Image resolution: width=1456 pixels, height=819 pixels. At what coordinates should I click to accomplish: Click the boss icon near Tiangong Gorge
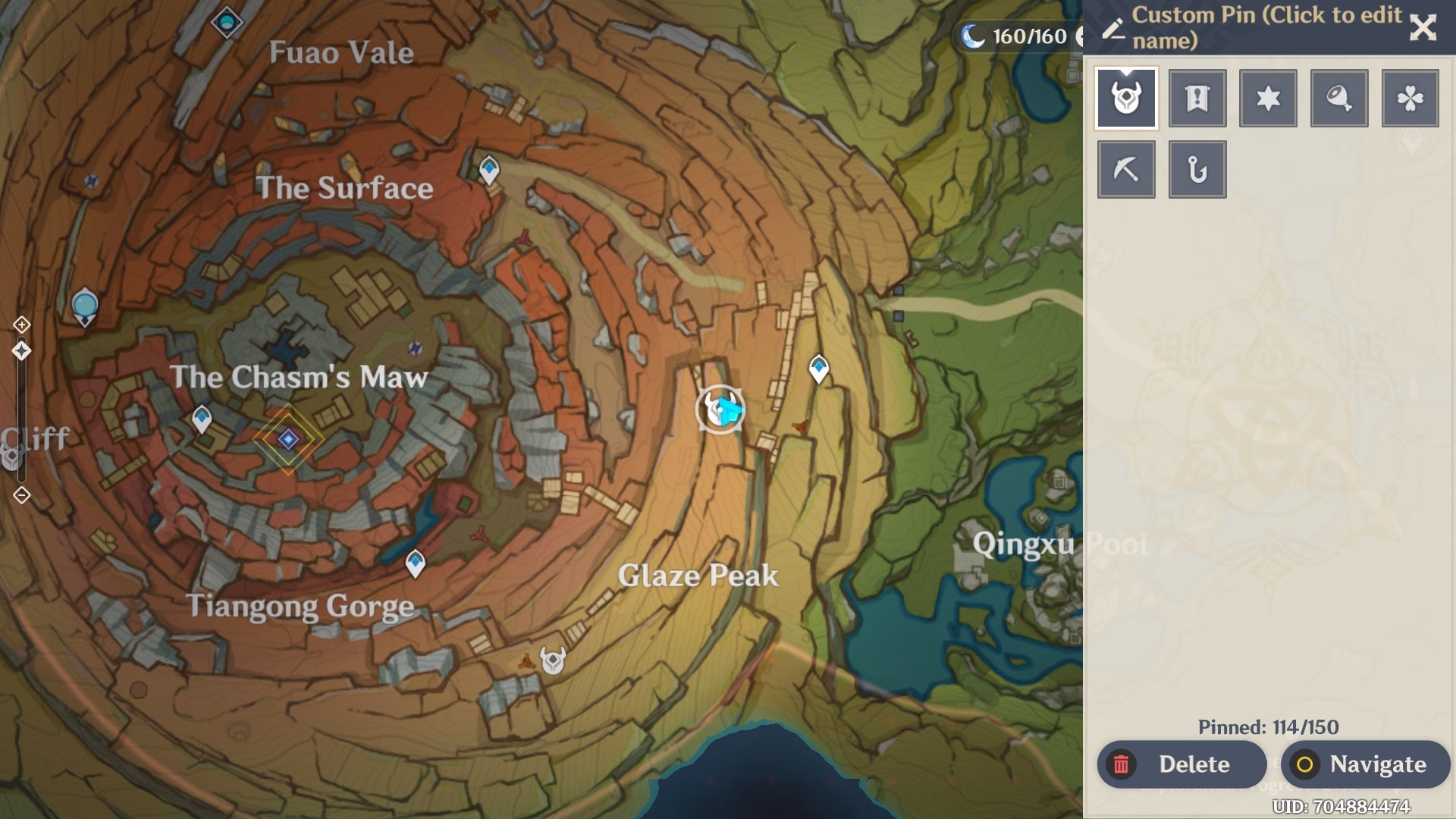coord(552,661)
